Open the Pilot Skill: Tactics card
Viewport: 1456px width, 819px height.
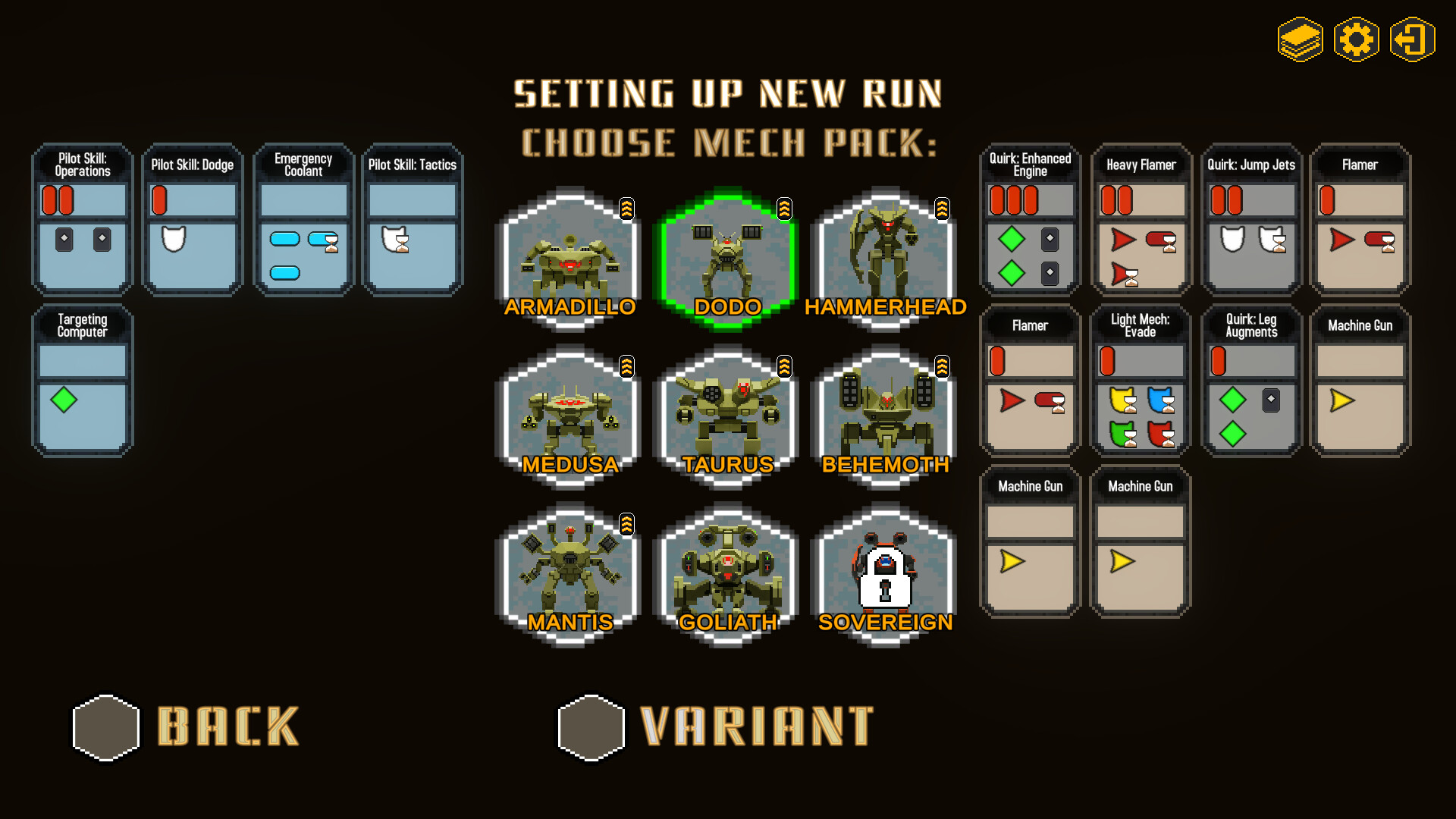click(x=413, y=220)
